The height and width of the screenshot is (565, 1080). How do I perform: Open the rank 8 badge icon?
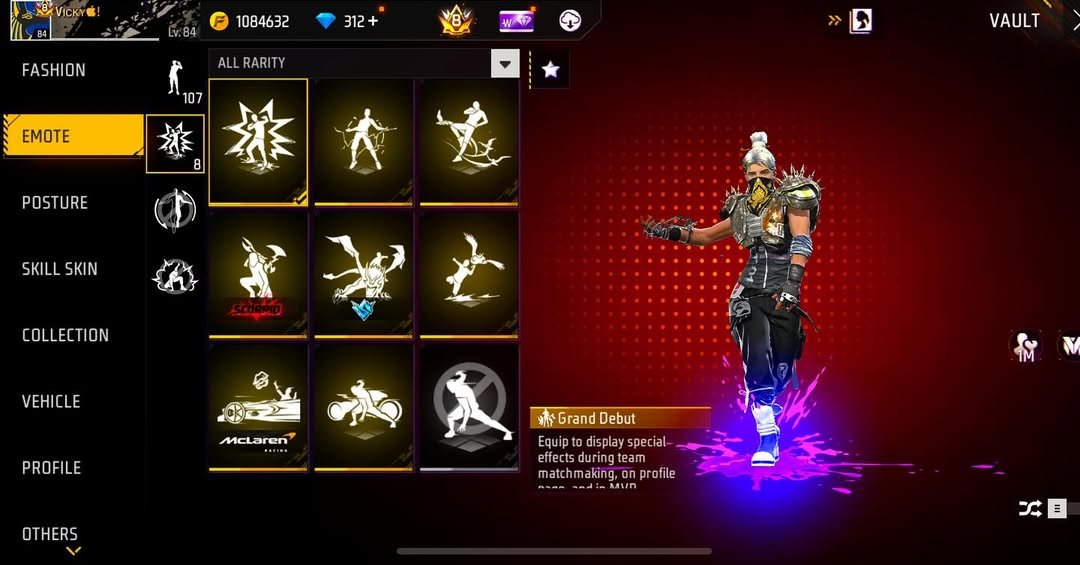click(x=454, y=21)
